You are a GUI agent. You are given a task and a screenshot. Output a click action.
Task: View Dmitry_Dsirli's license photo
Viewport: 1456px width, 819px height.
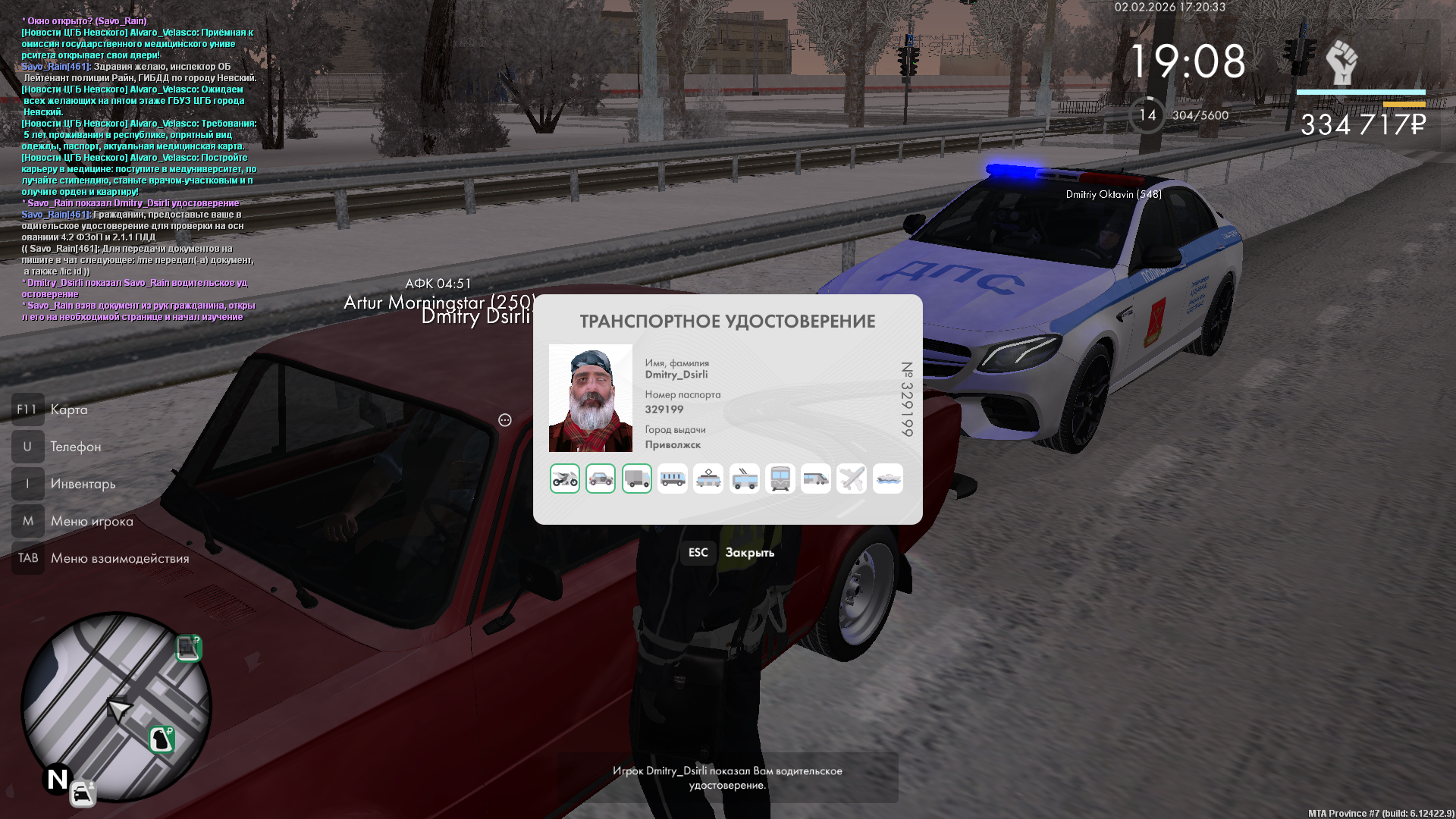tap(591, 398)
